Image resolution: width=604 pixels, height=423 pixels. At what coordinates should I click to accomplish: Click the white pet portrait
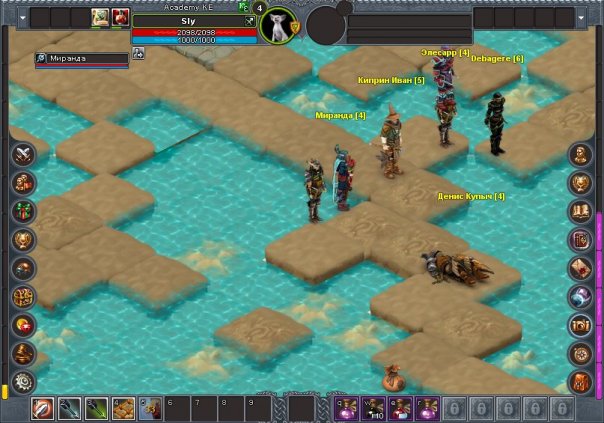point(279,26)
